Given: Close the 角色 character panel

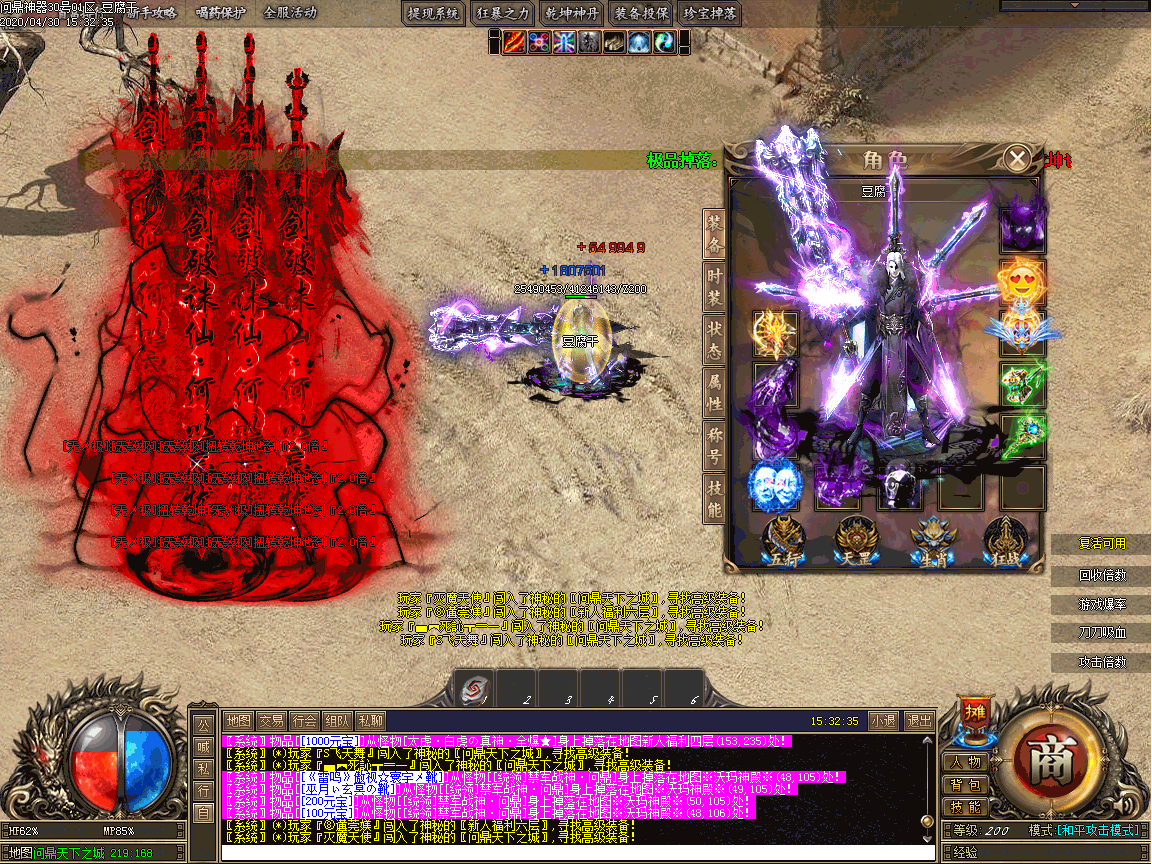Looking at the screenshot, I should click(1017, 159).
